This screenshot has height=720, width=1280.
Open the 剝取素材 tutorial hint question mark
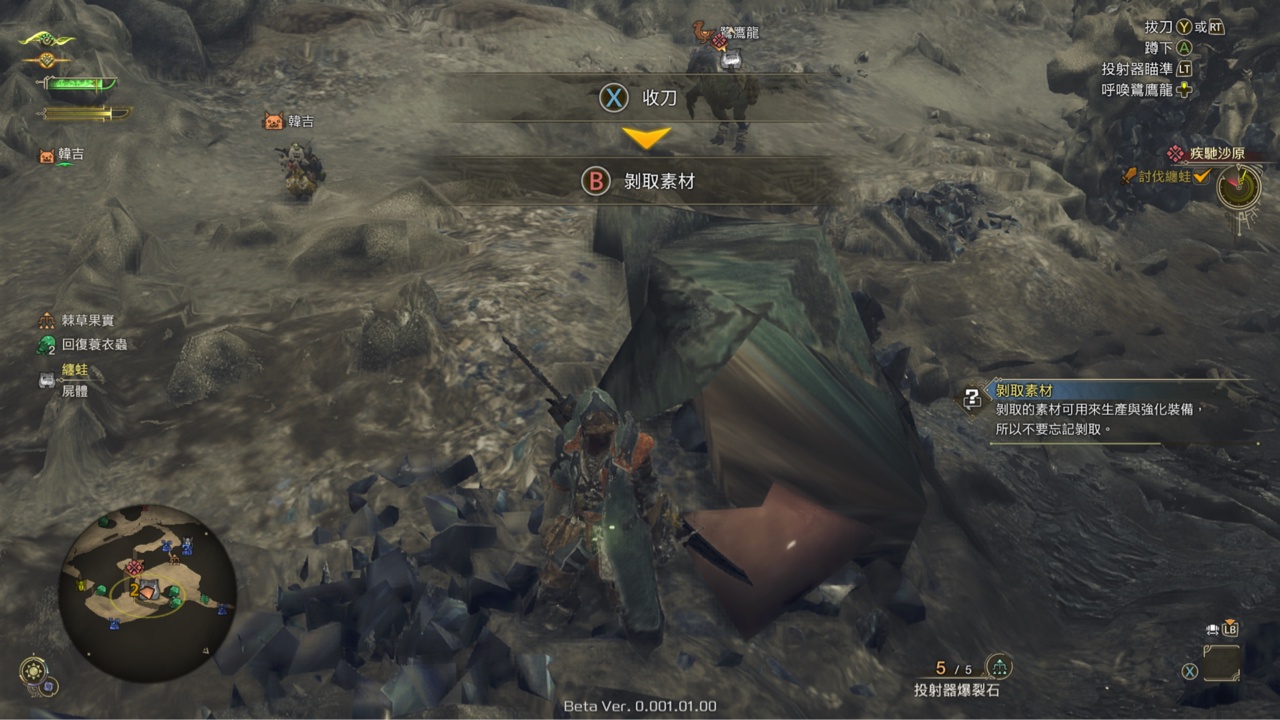(971, 398)
